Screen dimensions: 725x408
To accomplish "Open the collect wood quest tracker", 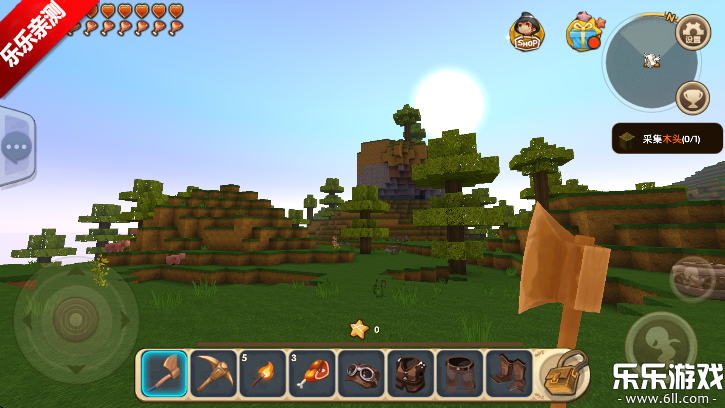I will 667,139.
